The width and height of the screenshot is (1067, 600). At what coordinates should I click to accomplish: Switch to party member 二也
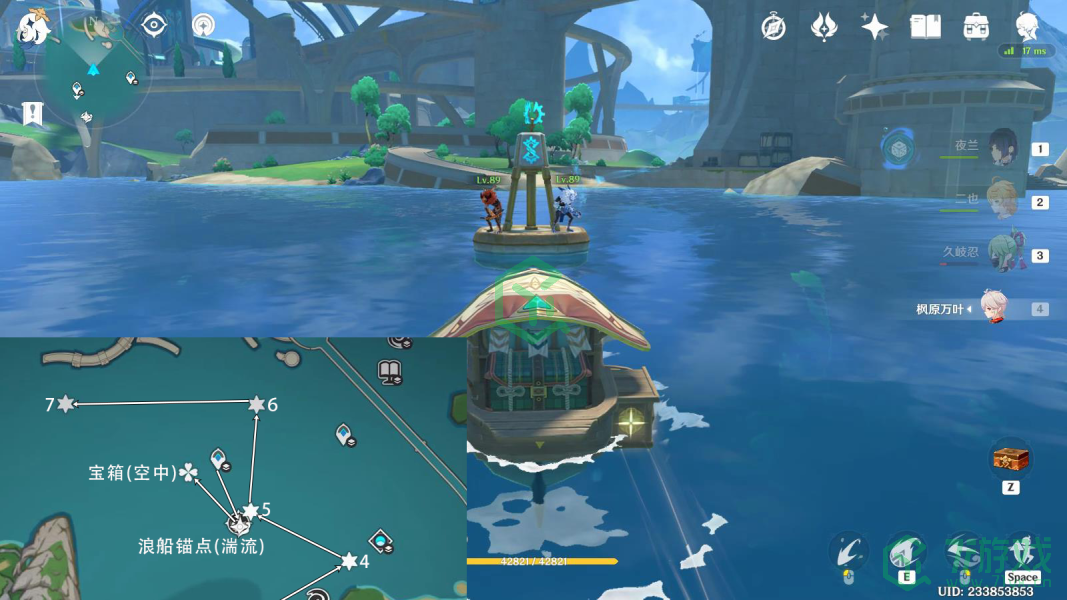(x=1001, y=201)
